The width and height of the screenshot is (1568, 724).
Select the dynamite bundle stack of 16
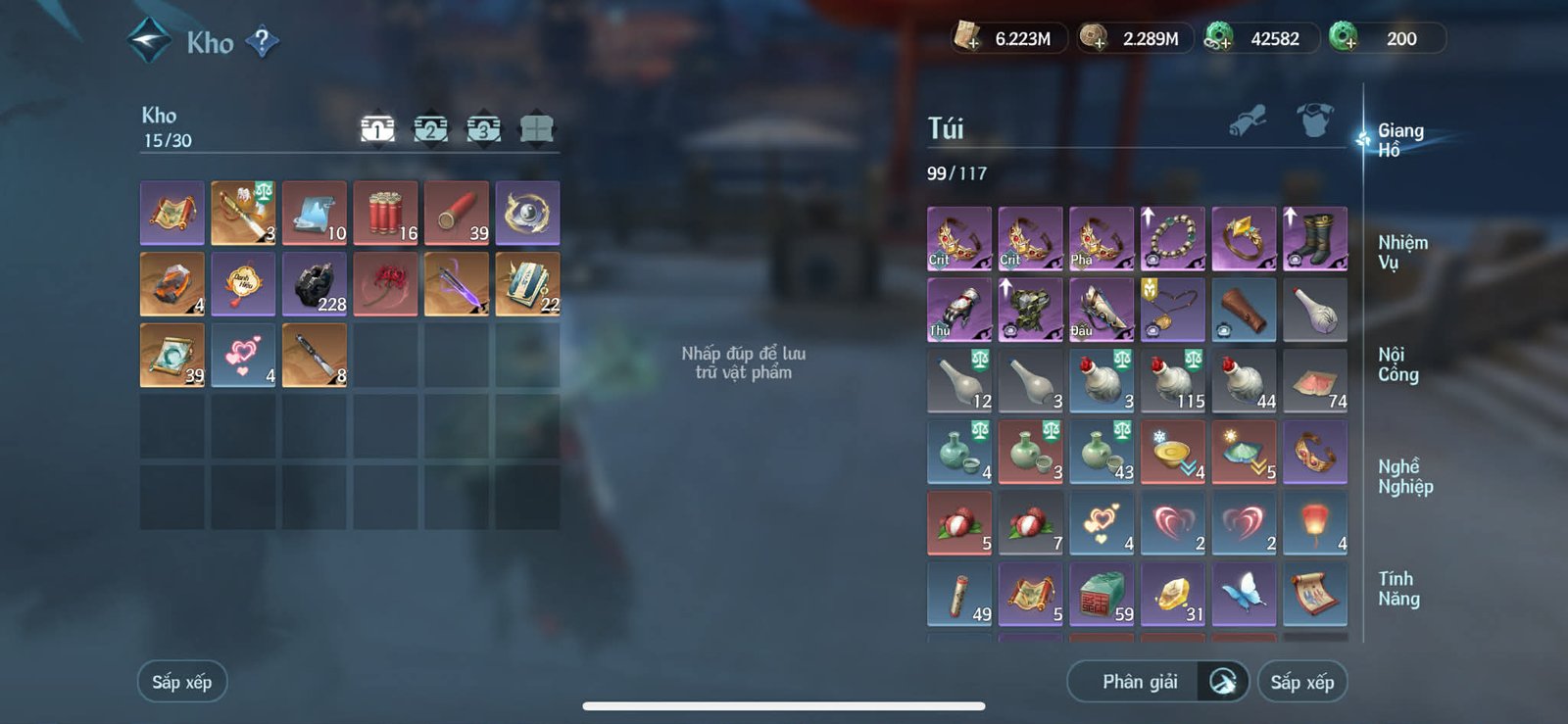point(387,211)
